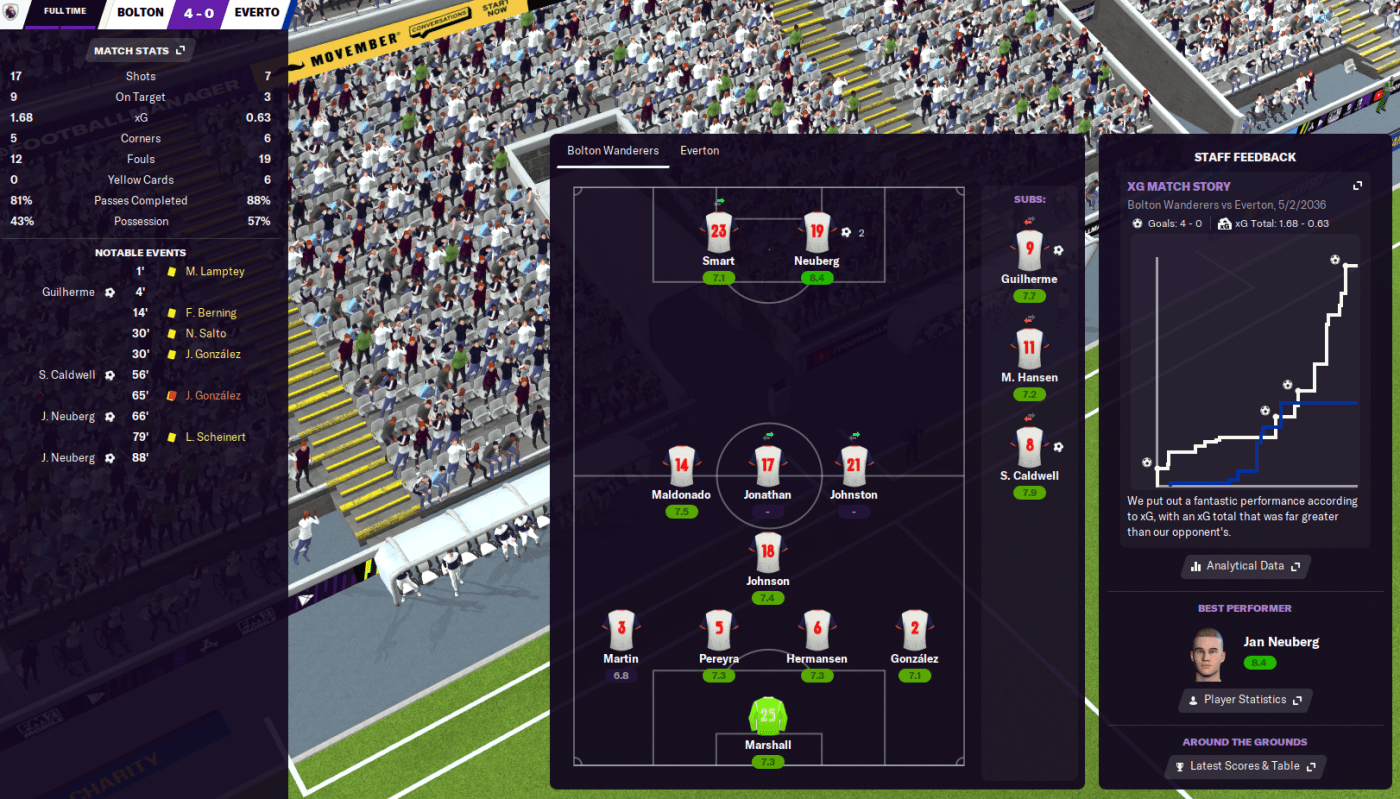The height and width of the screenshot is (799, 1400).
Task: Select defender Pereyra number 5
Action: [x=719, y=630]
